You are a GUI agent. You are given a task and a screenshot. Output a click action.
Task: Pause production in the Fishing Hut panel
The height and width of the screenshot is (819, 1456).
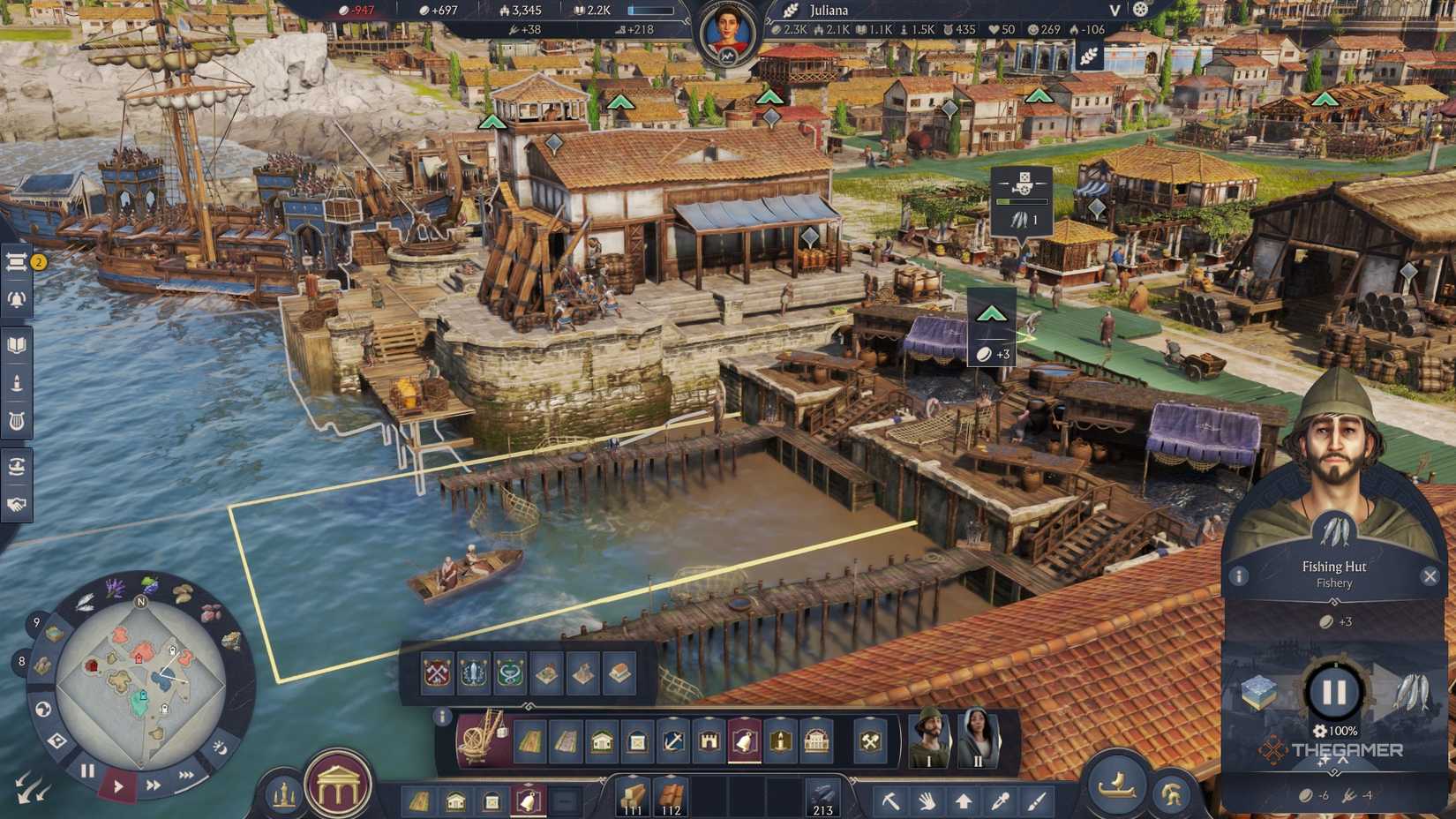click(1333, 692)
